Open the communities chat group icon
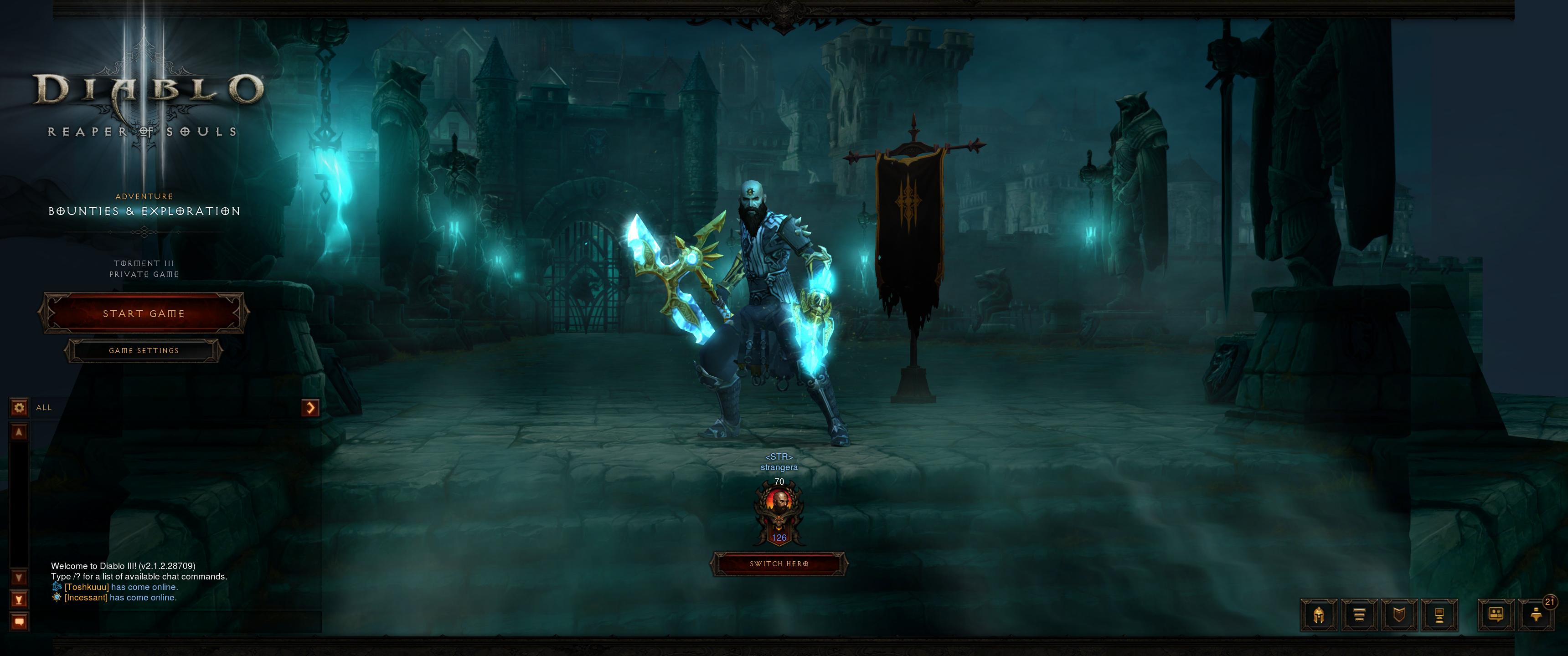 tap(1496, 615)
